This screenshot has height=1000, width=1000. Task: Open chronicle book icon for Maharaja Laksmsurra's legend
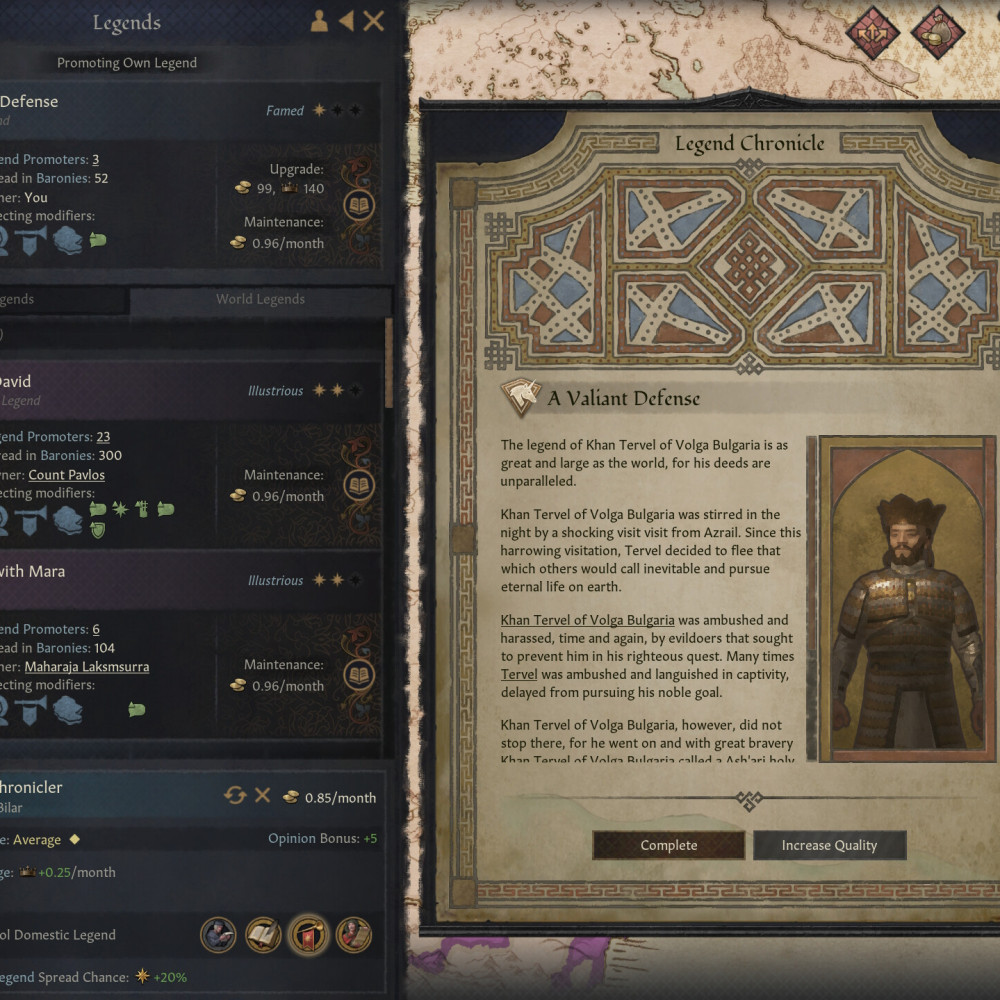(359, 675)
